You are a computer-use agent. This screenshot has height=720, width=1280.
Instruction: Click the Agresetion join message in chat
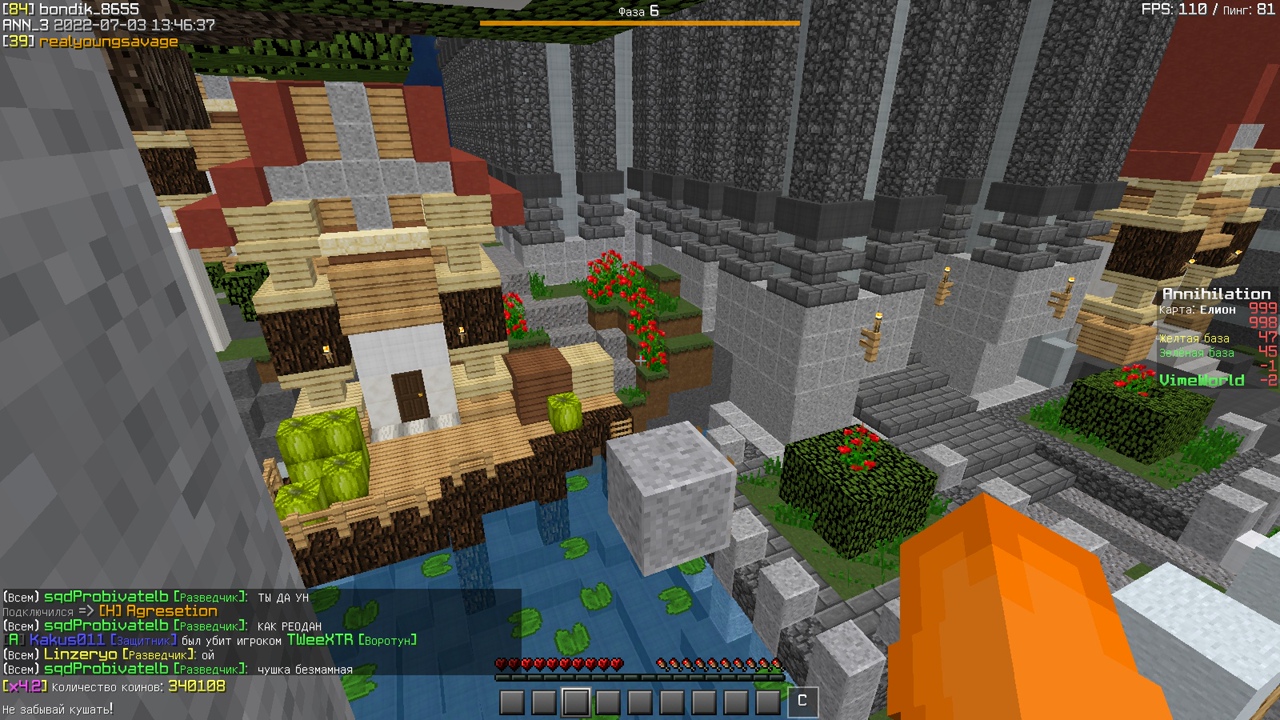(110, 611)
